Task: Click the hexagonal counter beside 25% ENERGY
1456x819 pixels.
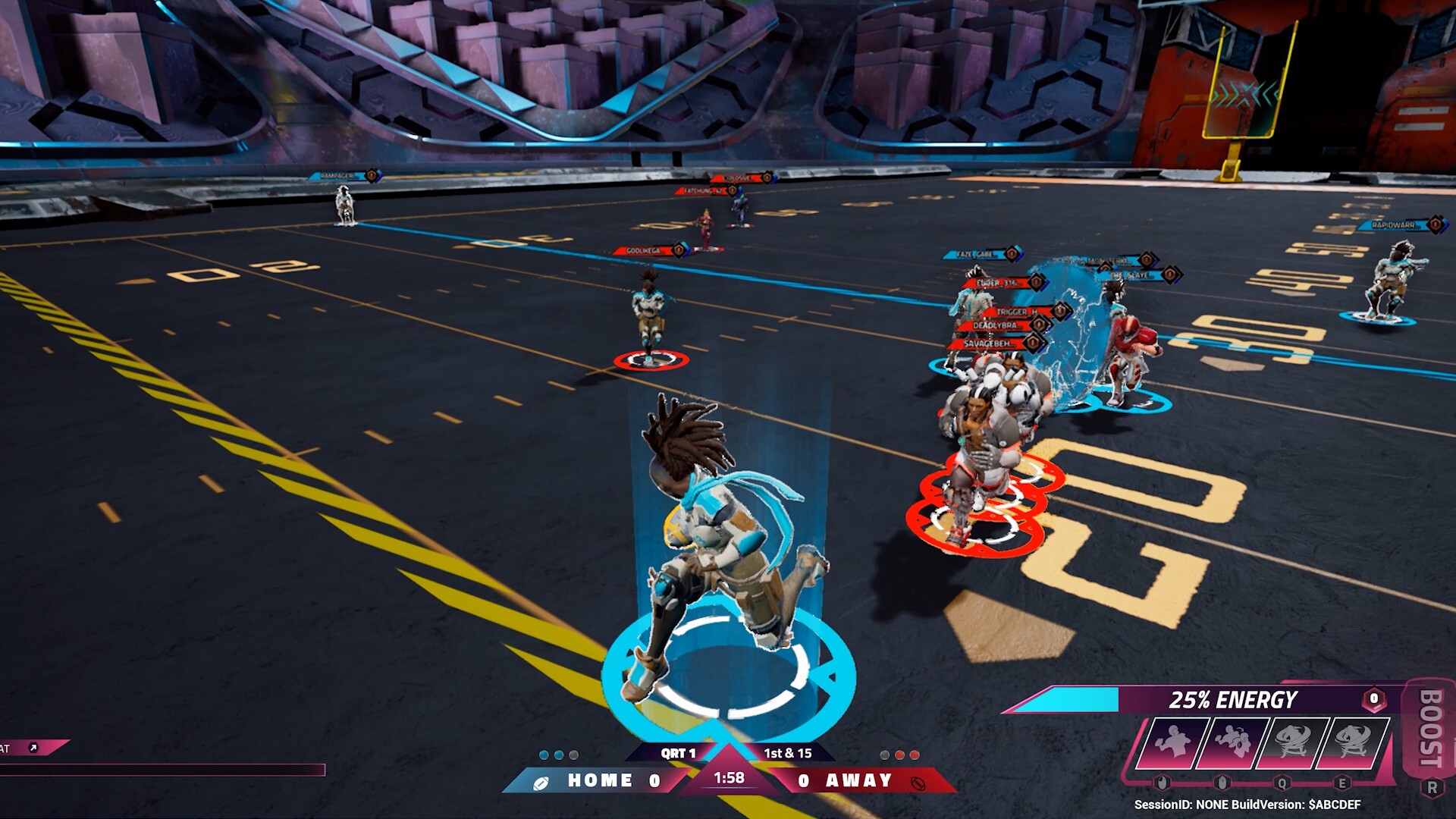Action: click(1373, 699)
